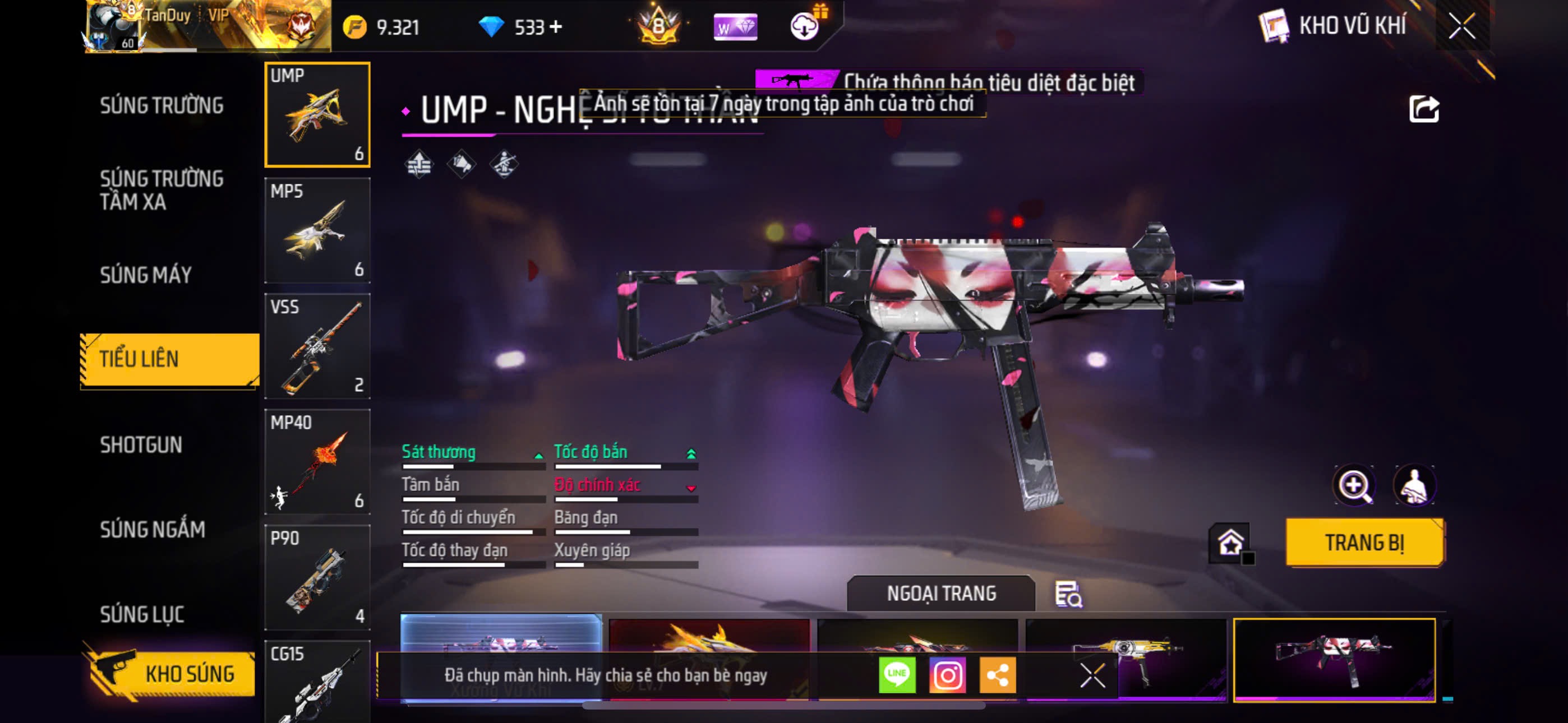
Task: Add diamonds with the plus button
Action: (556, 27)
